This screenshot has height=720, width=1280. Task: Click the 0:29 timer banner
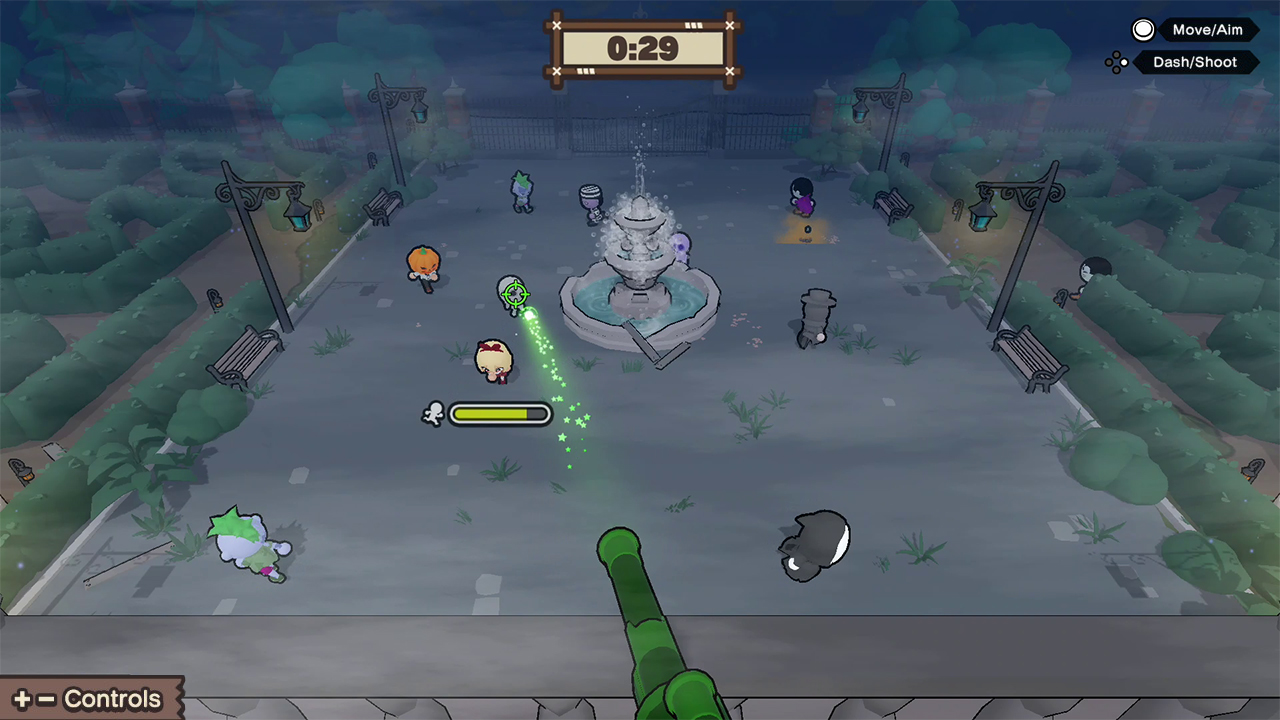[x=643, y=48]
